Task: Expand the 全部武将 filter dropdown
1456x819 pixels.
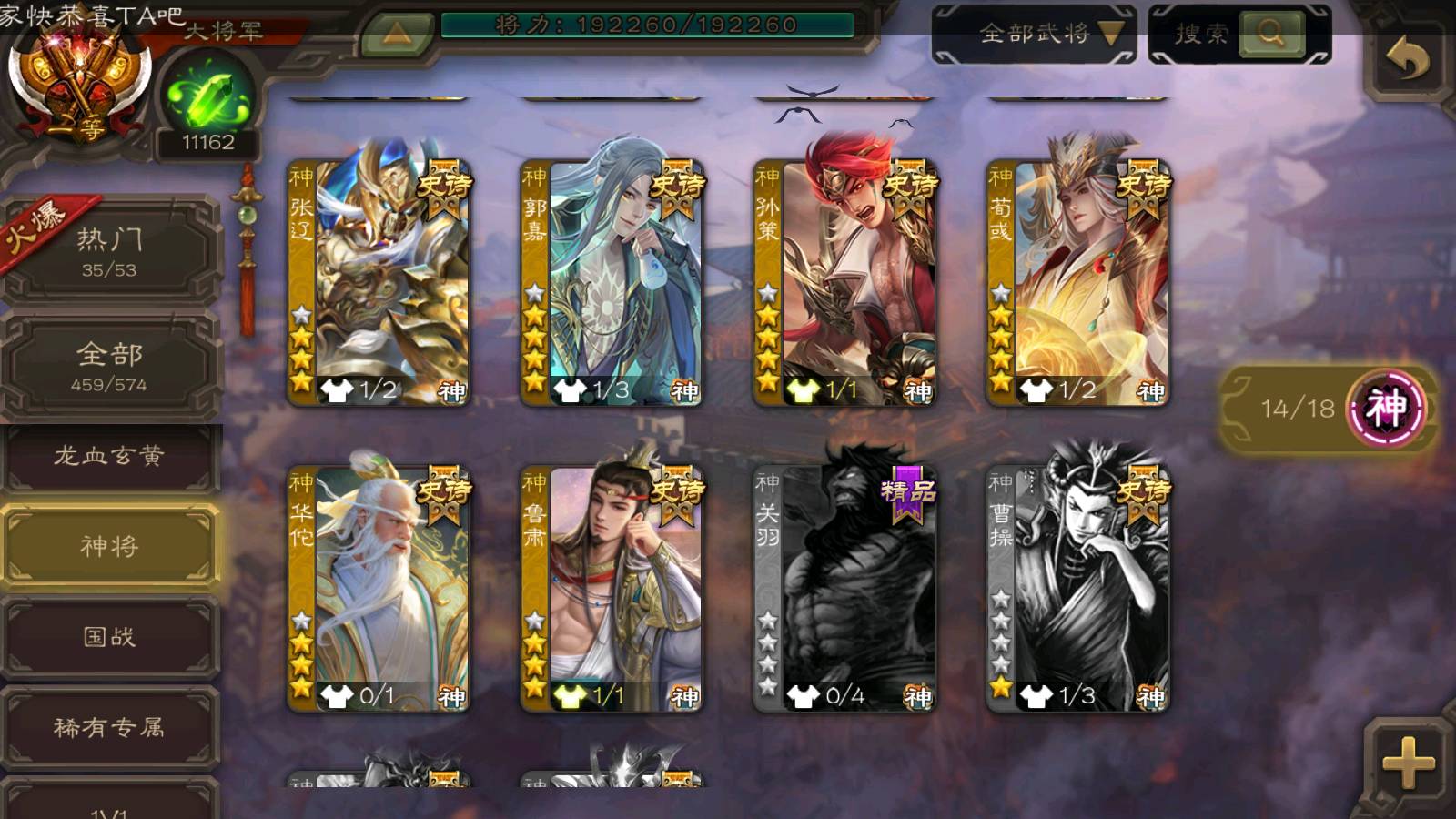Action: tap(1034, 34)
